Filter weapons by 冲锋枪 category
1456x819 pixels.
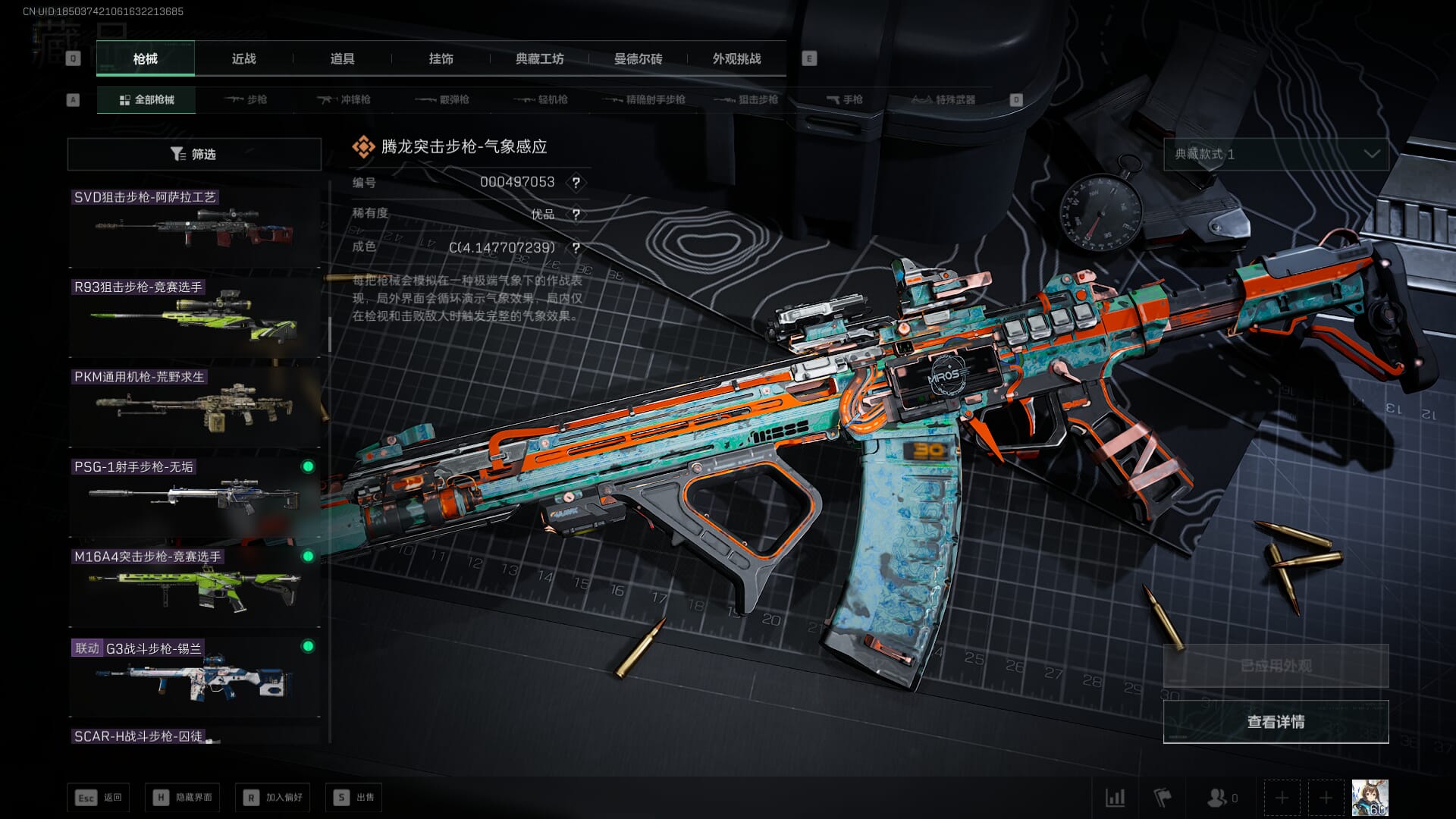[344, 100]
